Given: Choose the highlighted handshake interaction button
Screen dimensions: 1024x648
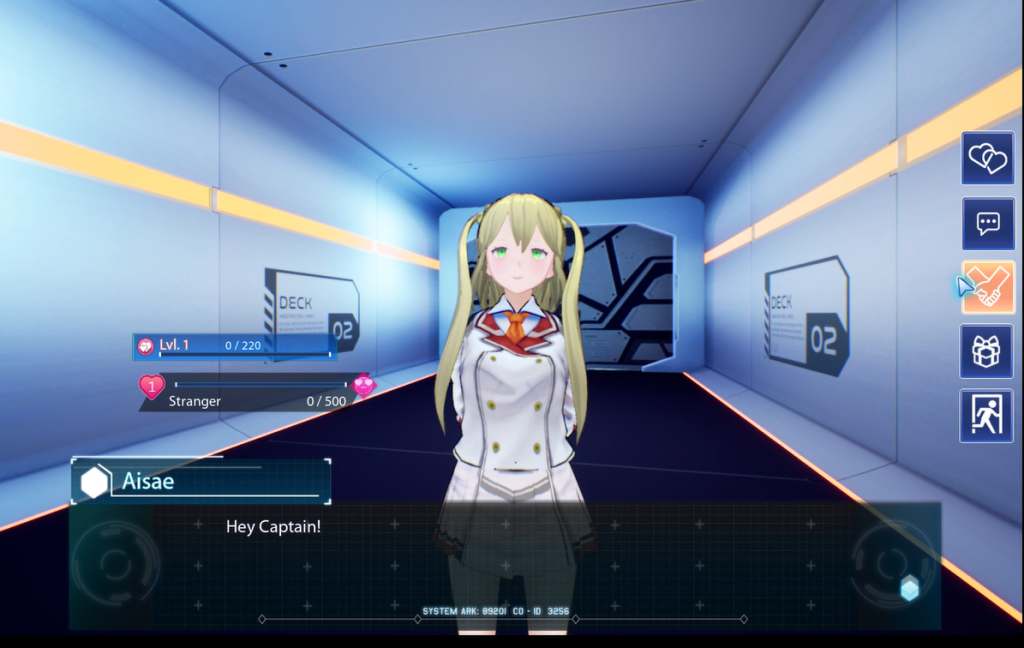Looking at the screenshot, I should [x=988, y=288].
